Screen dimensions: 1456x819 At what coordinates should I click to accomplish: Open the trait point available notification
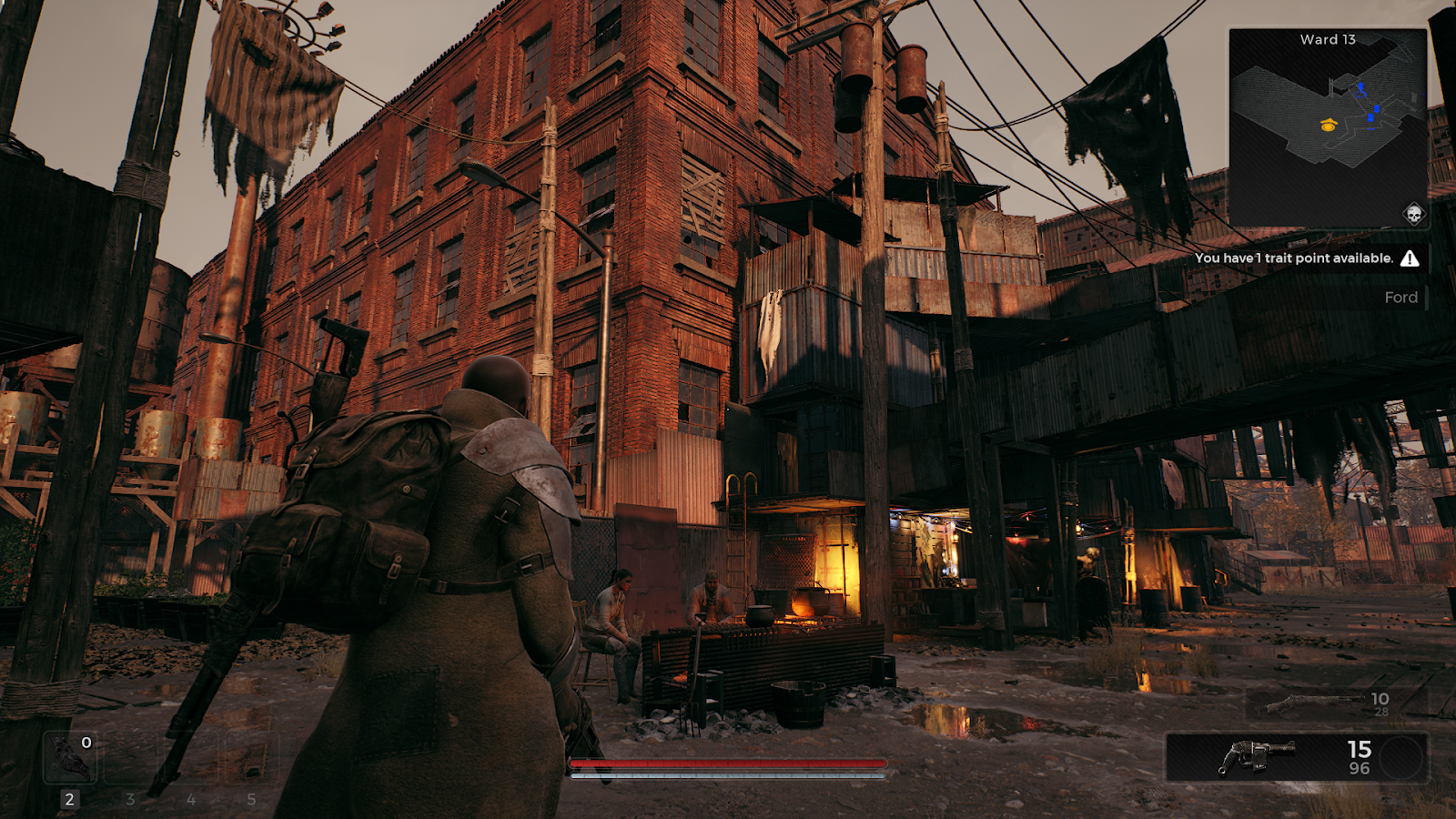[x=1307, y=258]
